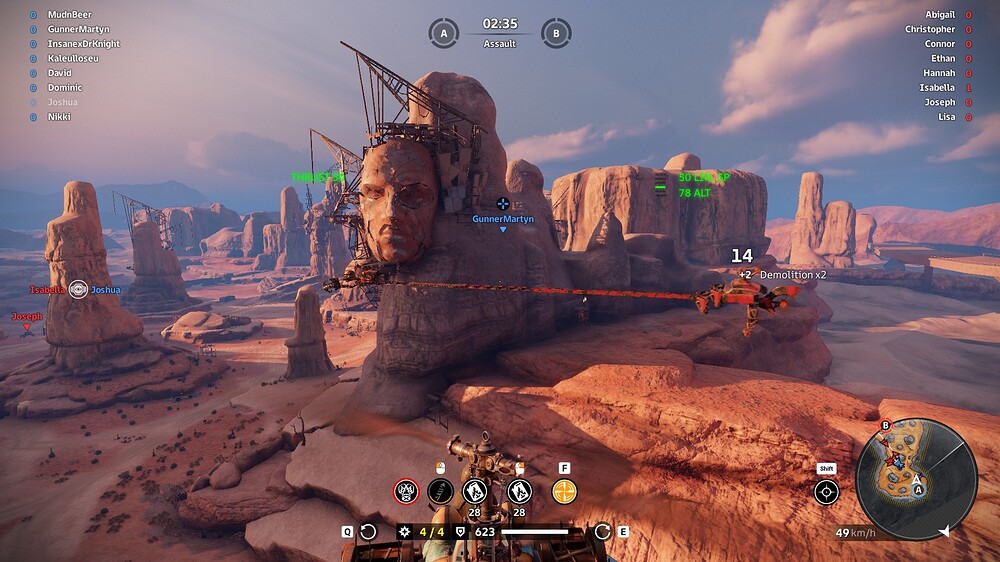Trigger the orange crosshair ability icon

point(564,491)
